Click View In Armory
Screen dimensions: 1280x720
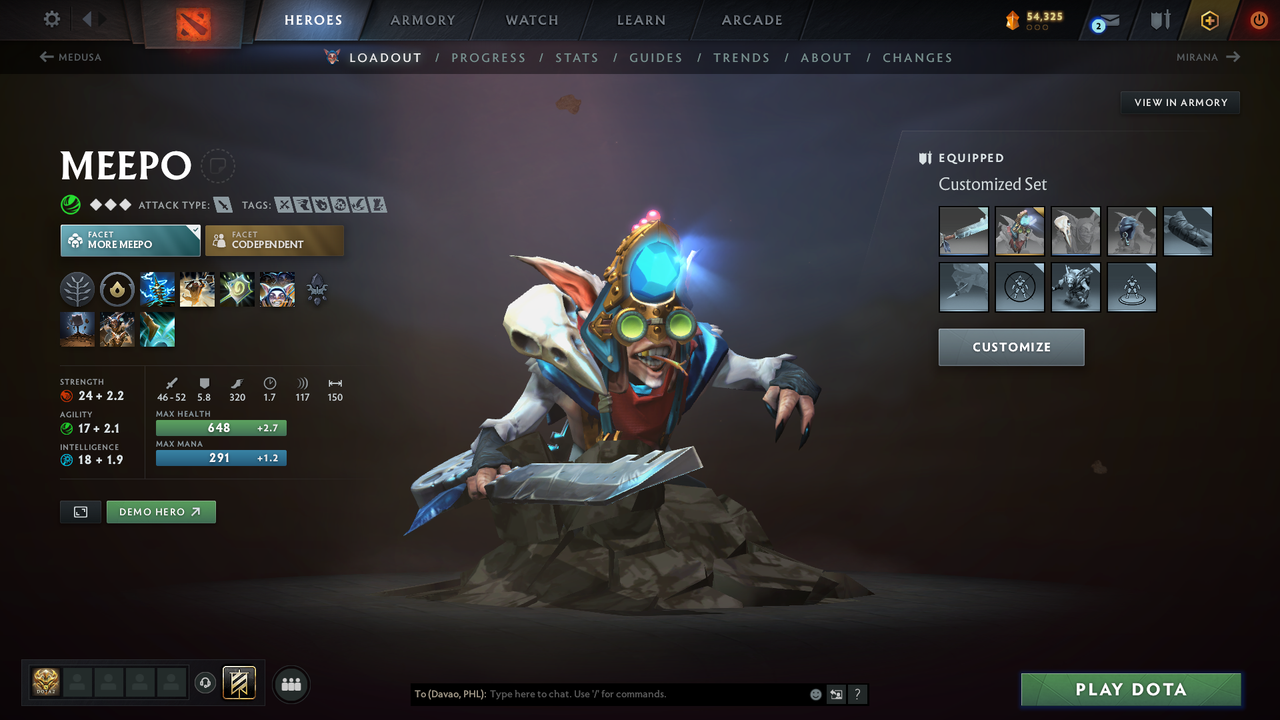[x=1179, y=102]
